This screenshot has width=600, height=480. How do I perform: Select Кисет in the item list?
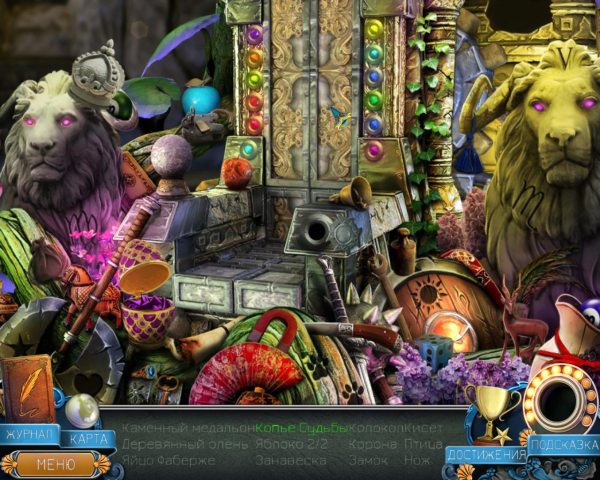click(425, 428)
